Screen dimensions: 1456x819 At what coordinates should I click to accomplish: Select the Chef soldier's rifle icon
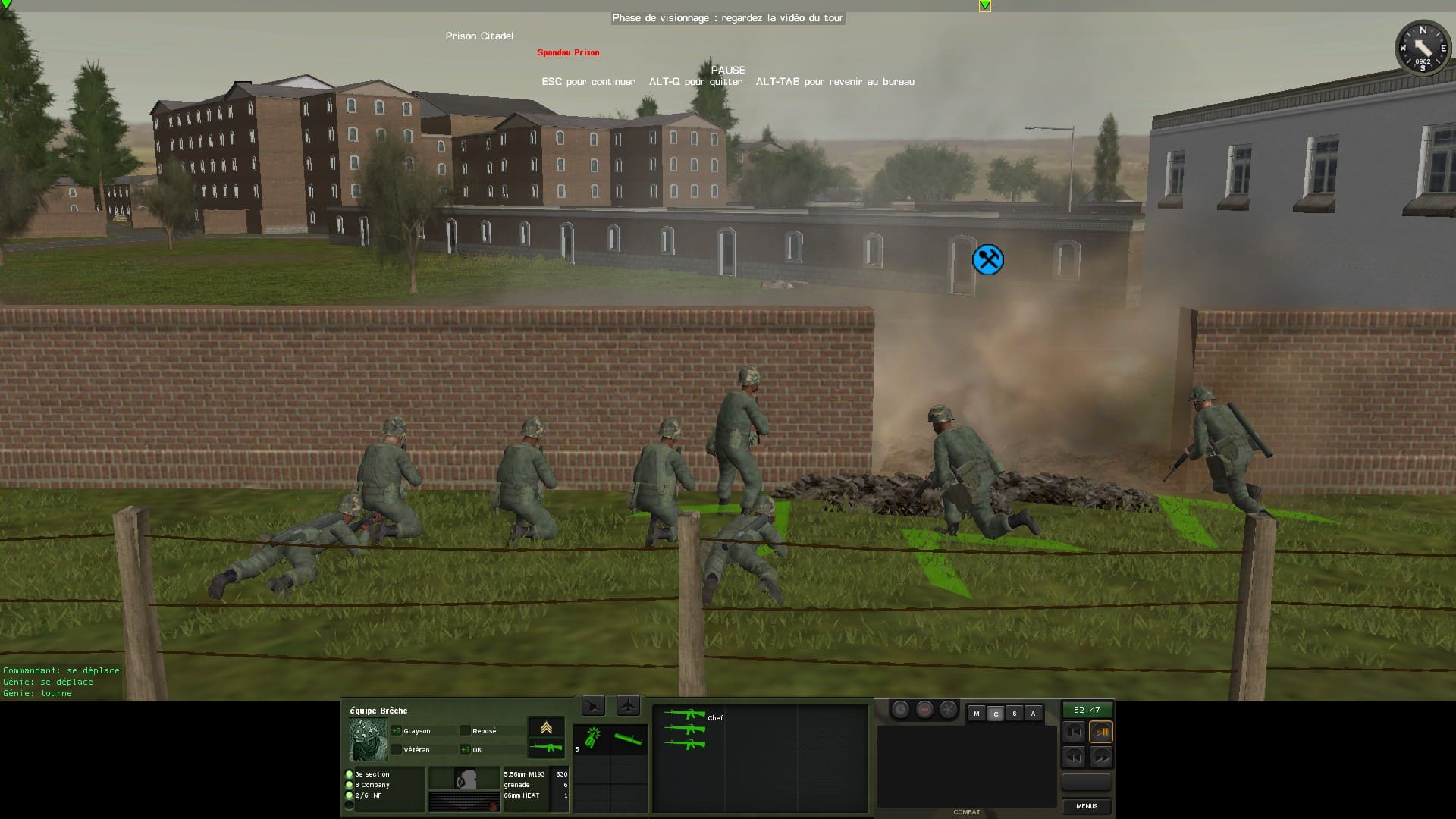point(684,714)
